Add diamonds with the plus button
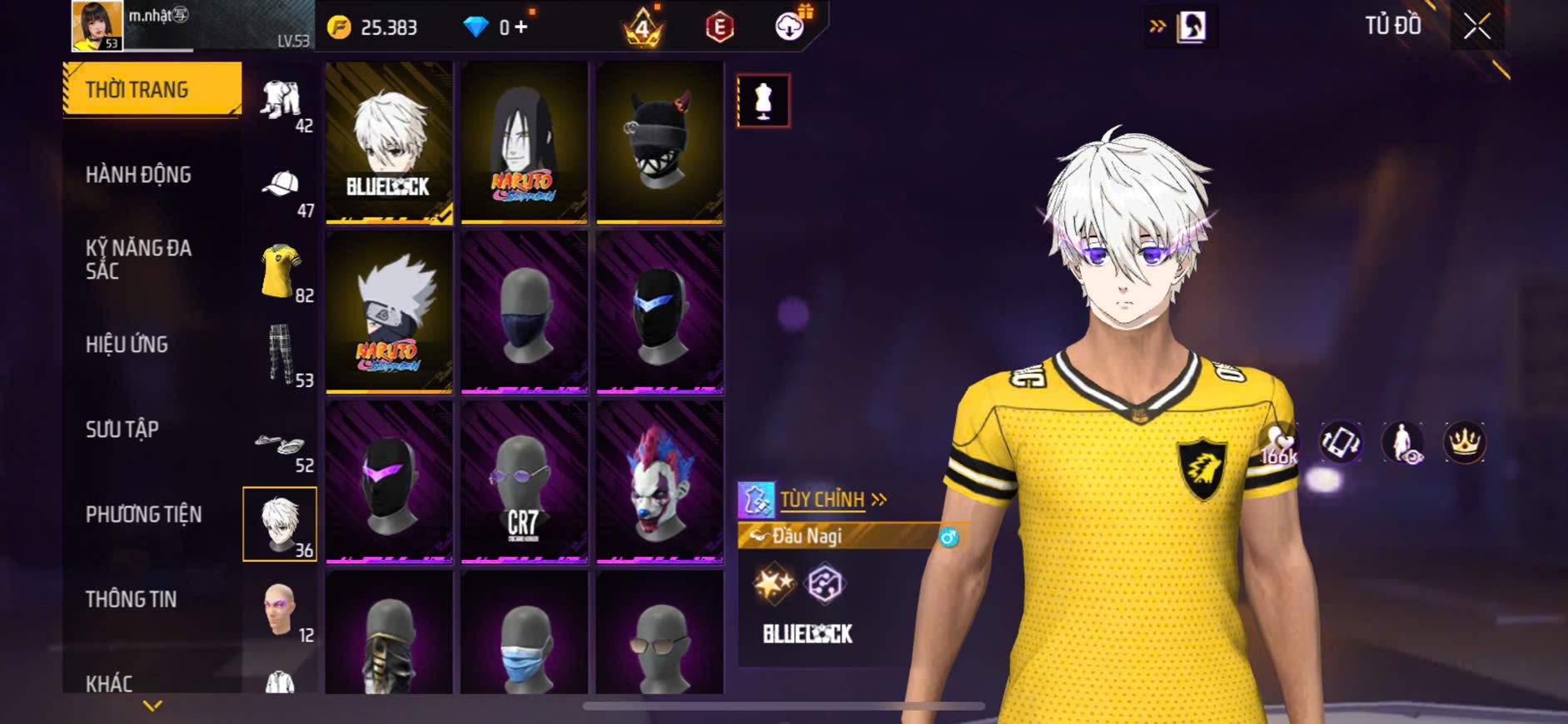The image size is (1568, 724). [521, 27]
